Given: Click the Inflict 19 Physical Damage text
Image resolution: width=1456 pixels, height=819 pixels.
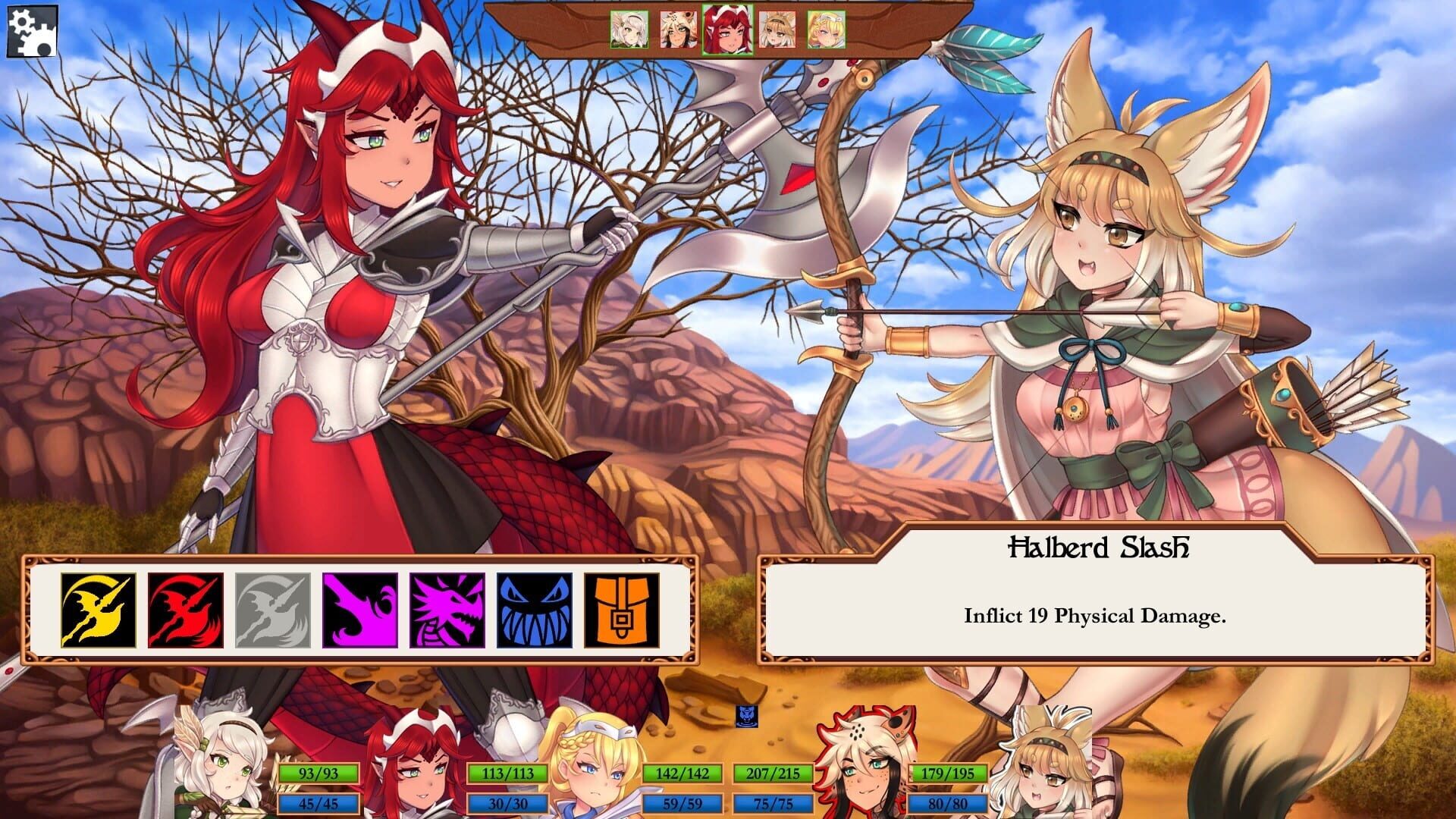Looking at the screenshot, I should (1097, 617).
